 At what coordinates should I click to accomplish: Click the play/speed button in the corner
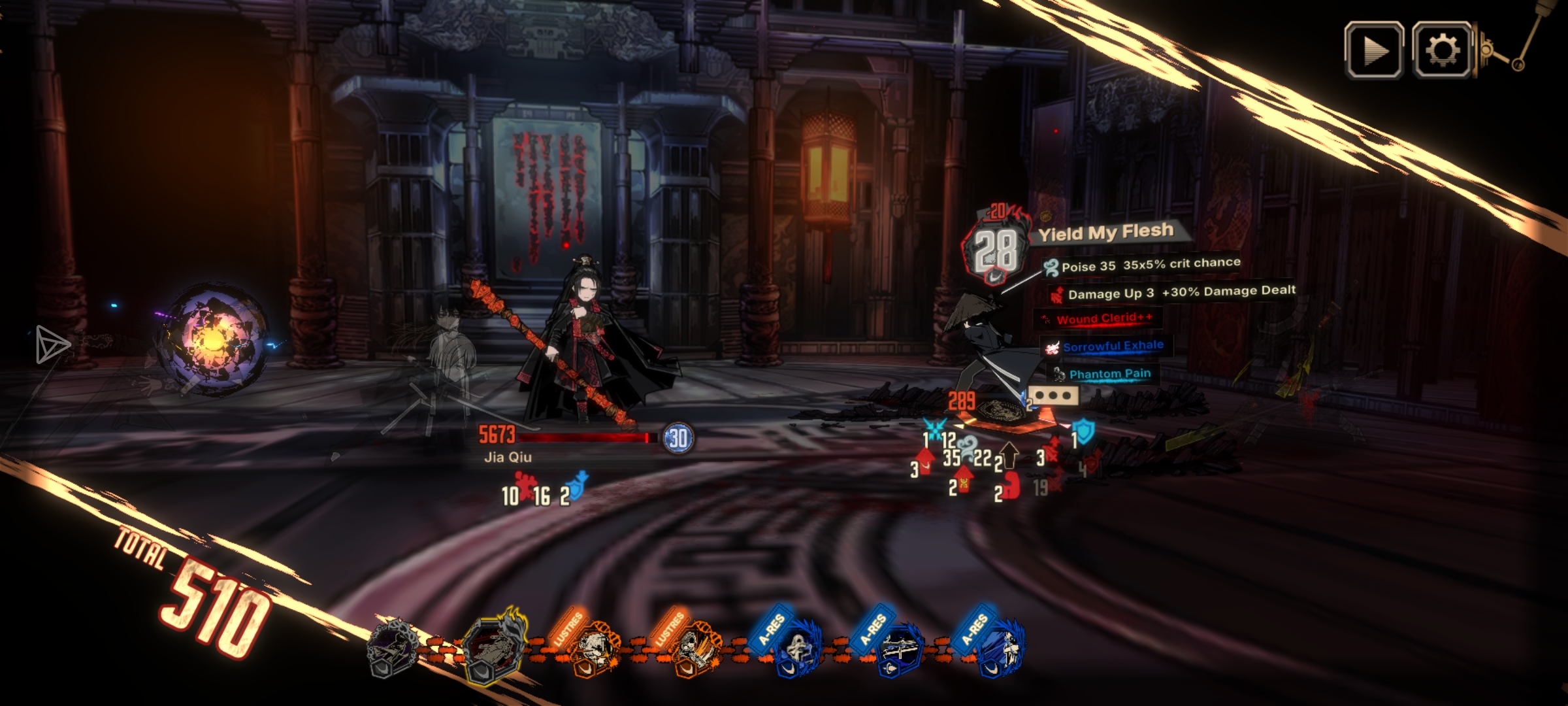pyautogui.click(x=1374, y=50)
